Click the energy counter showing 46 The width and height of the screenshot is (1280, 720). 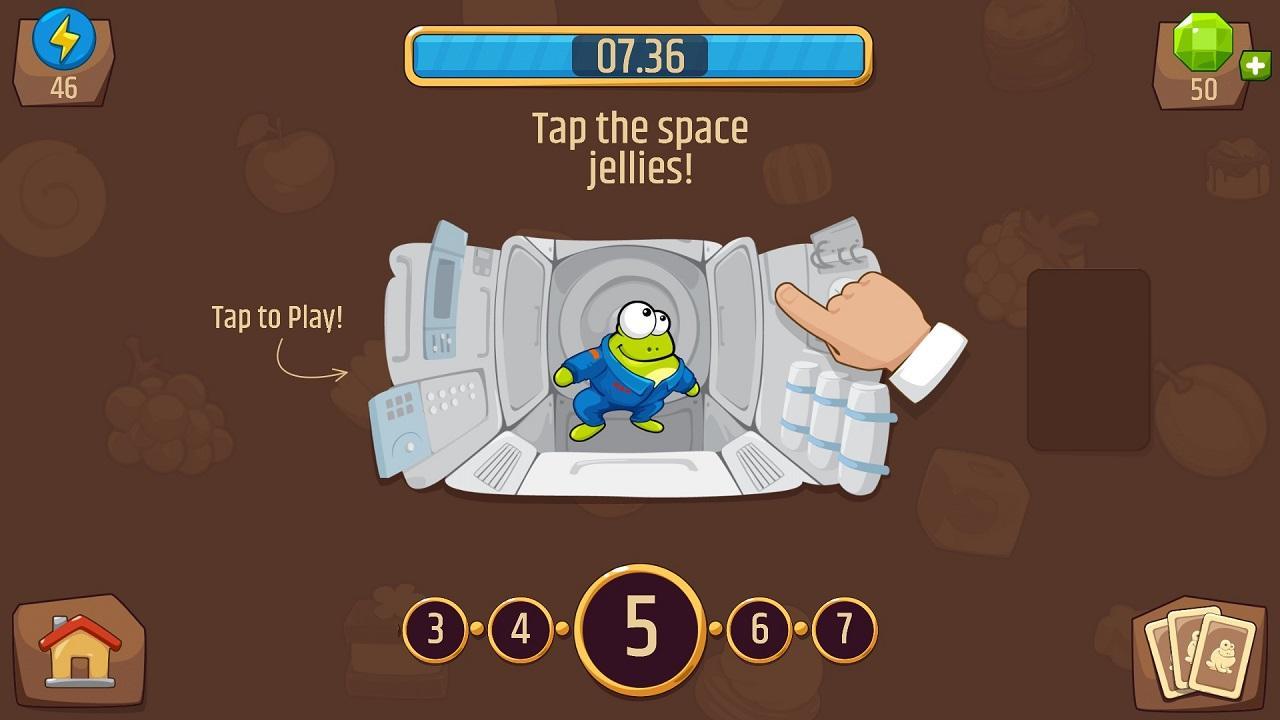tap(62, 88)
